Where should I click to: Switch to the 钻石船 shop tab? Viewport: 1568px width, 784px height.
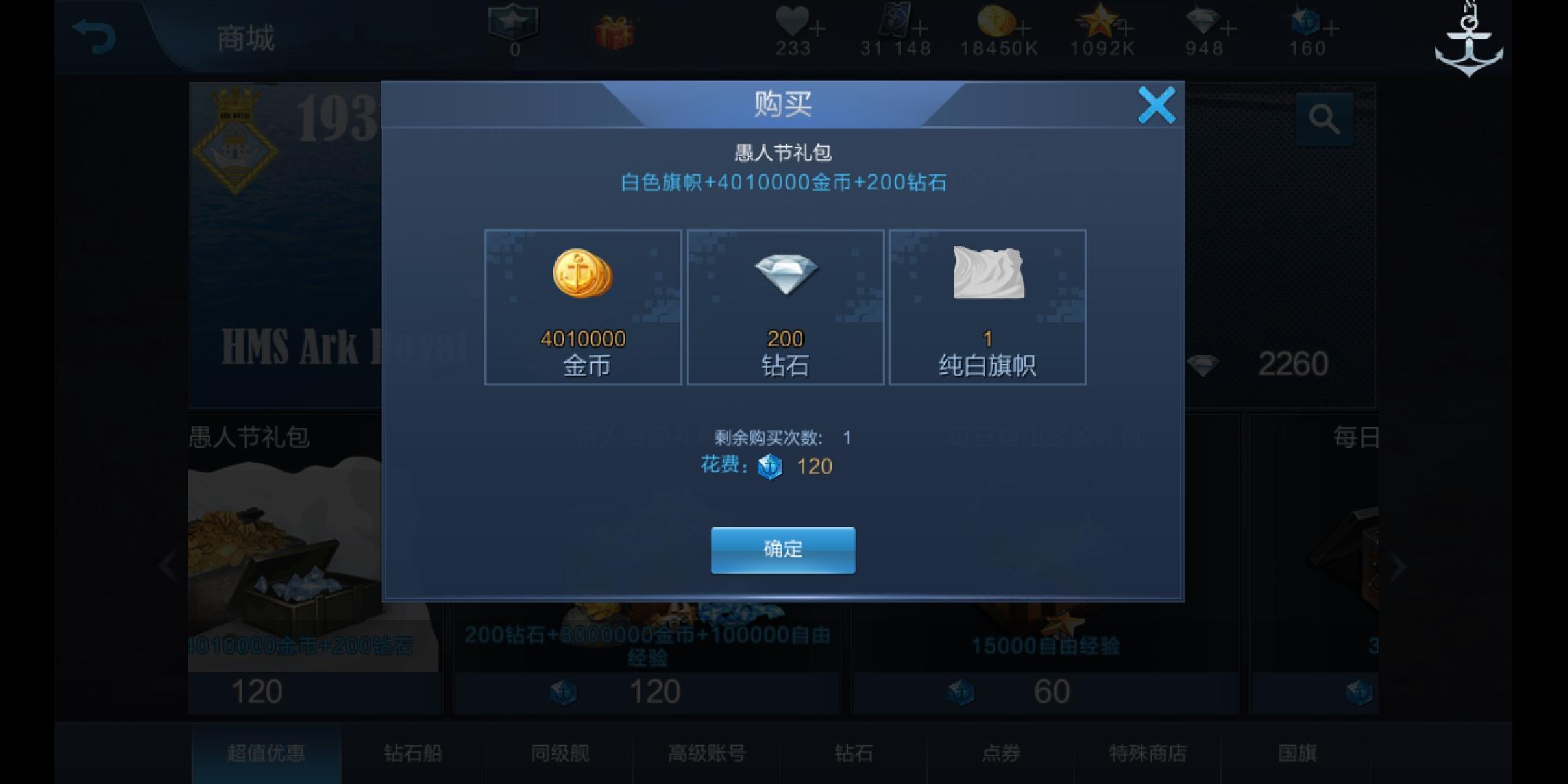coord(411,754)
